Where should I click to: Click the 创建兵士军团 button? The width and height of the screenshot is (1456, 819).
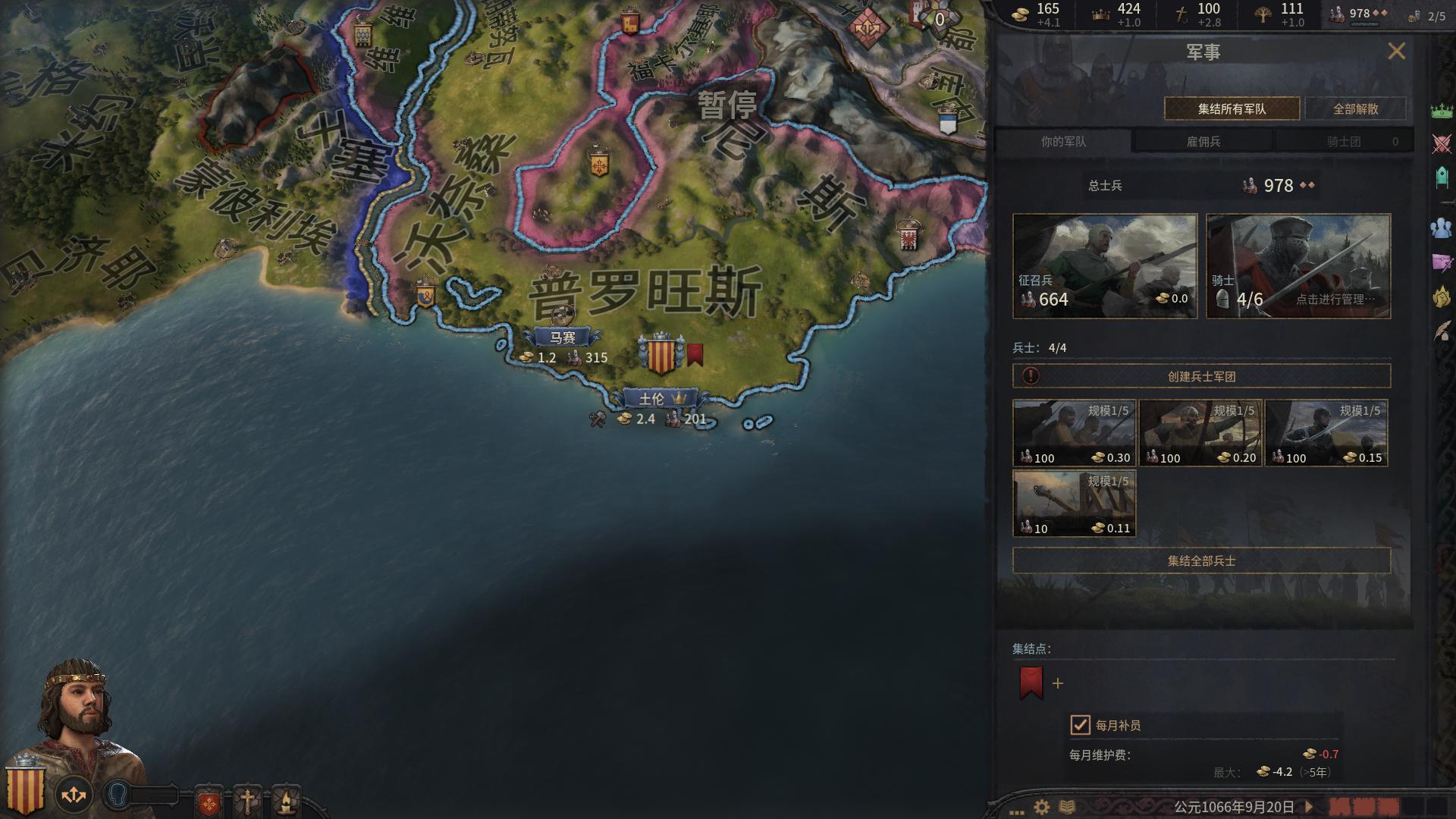pyautogui.click(x=1200, y=375)
